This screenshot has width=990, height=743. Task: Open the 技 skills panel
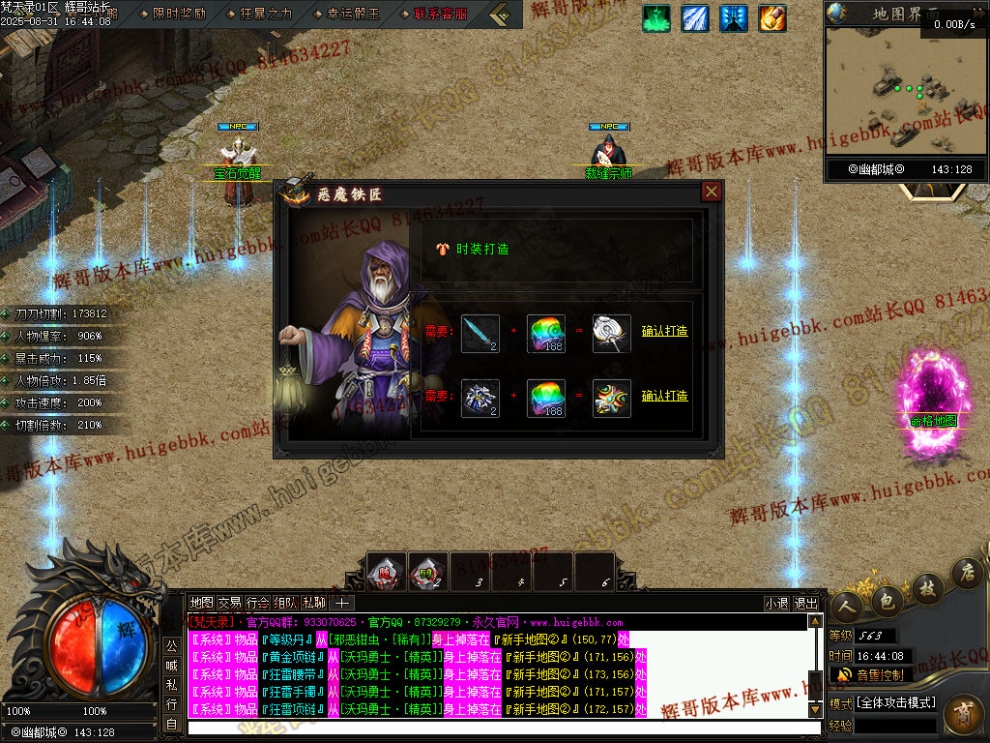(x=927, y=588)
